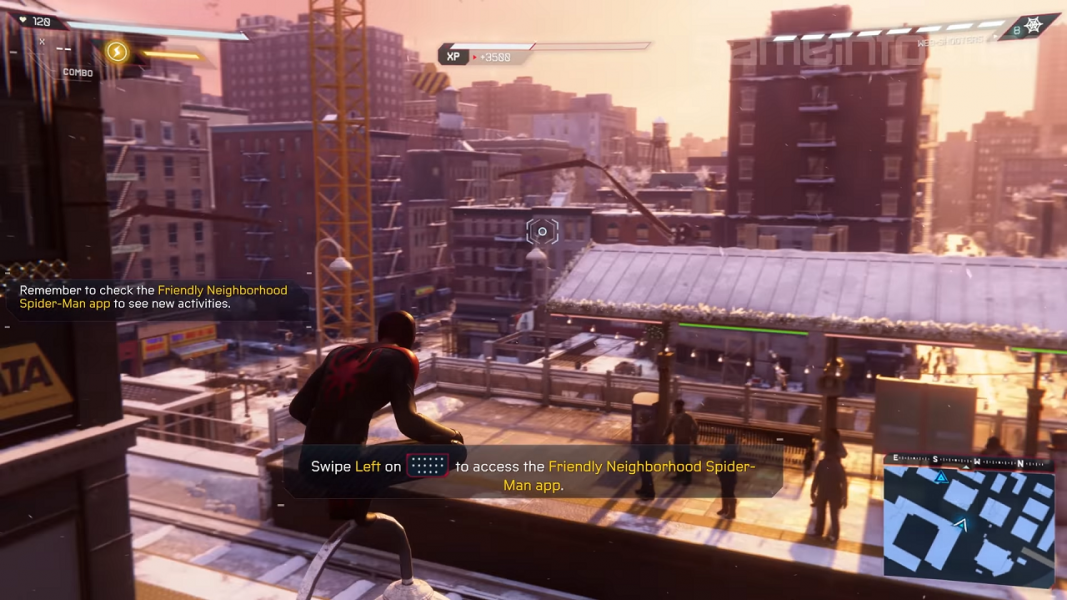
Task: Select the hexagonal objective waypoint marker
Action: (x=542, y=232)
